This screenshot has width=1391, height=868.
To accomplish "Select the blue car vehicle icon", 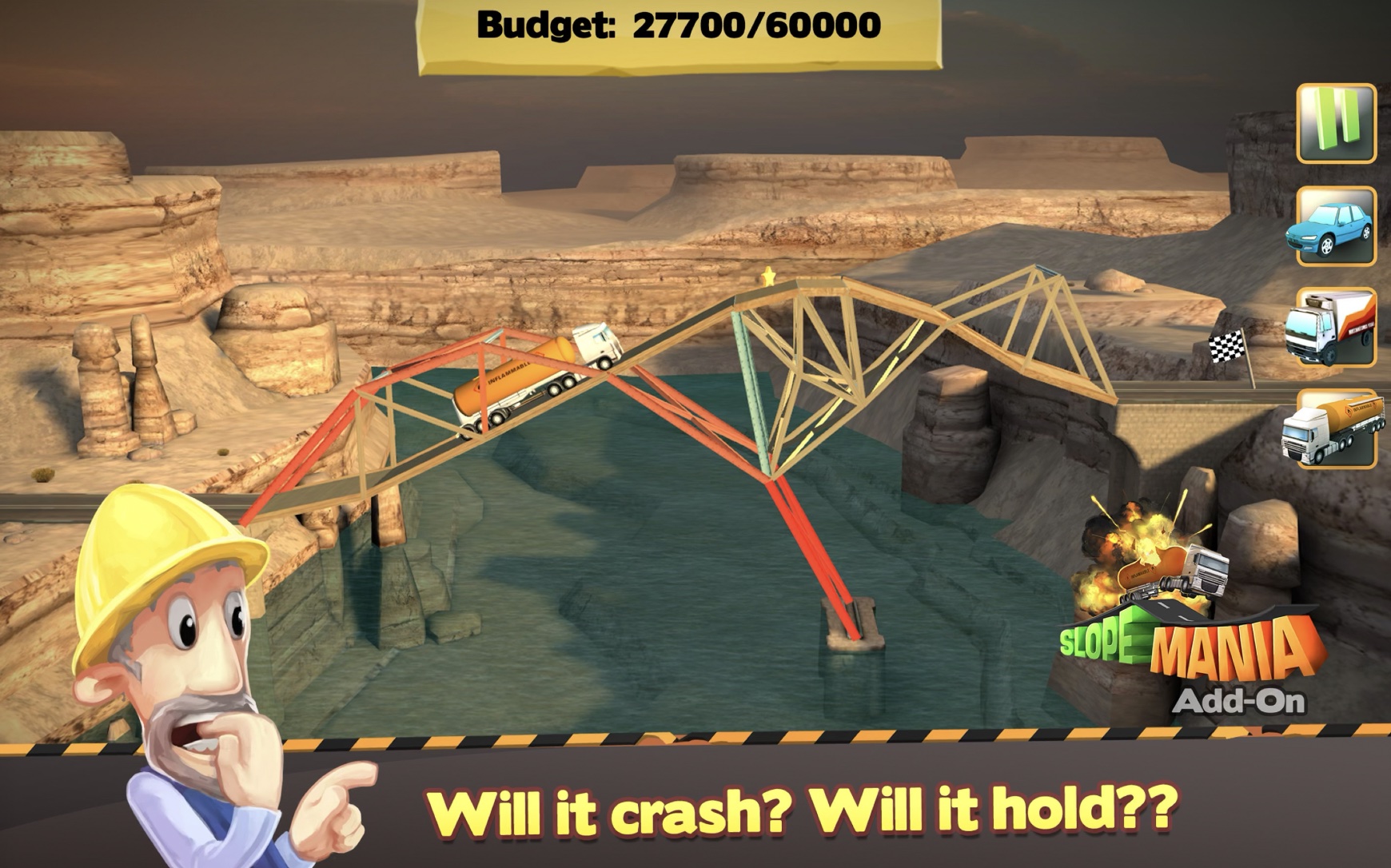I will (1333, 229).
